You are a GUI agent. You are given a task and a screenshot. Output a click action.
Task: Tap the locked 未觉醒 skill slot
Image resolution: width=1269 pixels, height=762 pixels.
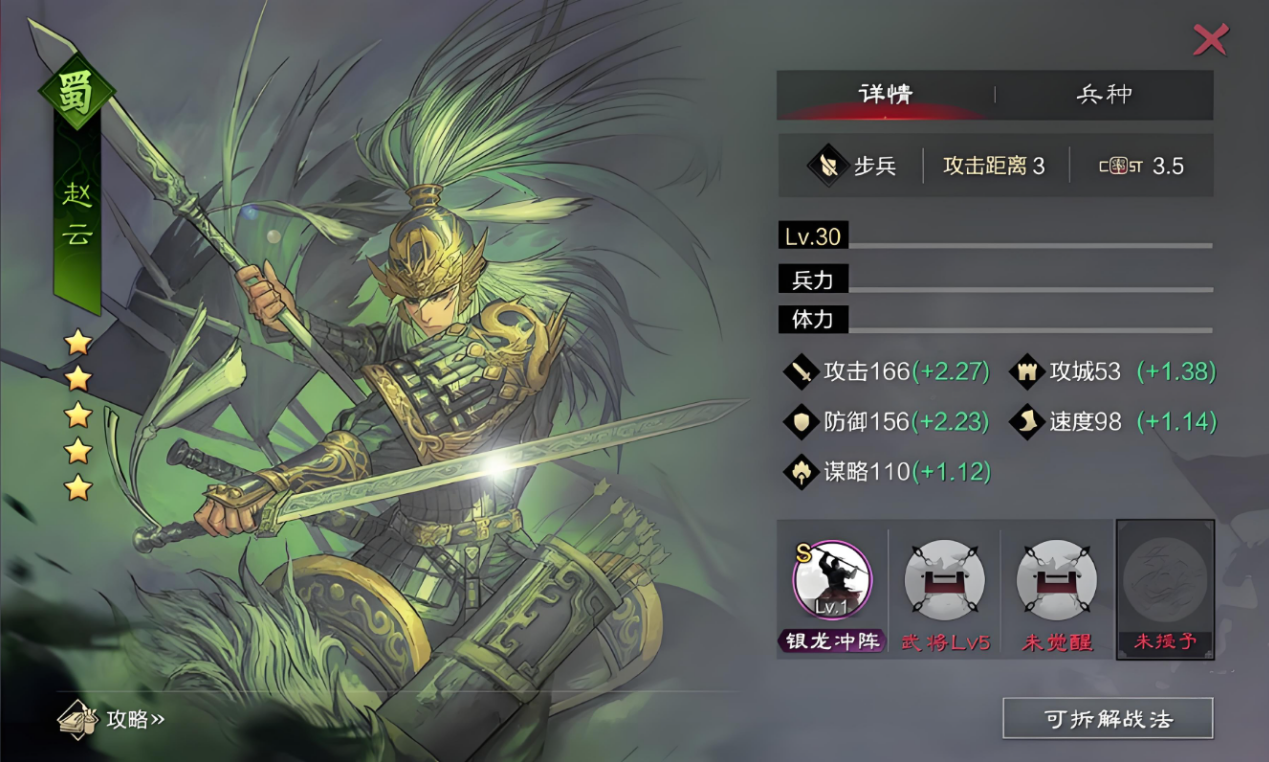(1057, 581)
